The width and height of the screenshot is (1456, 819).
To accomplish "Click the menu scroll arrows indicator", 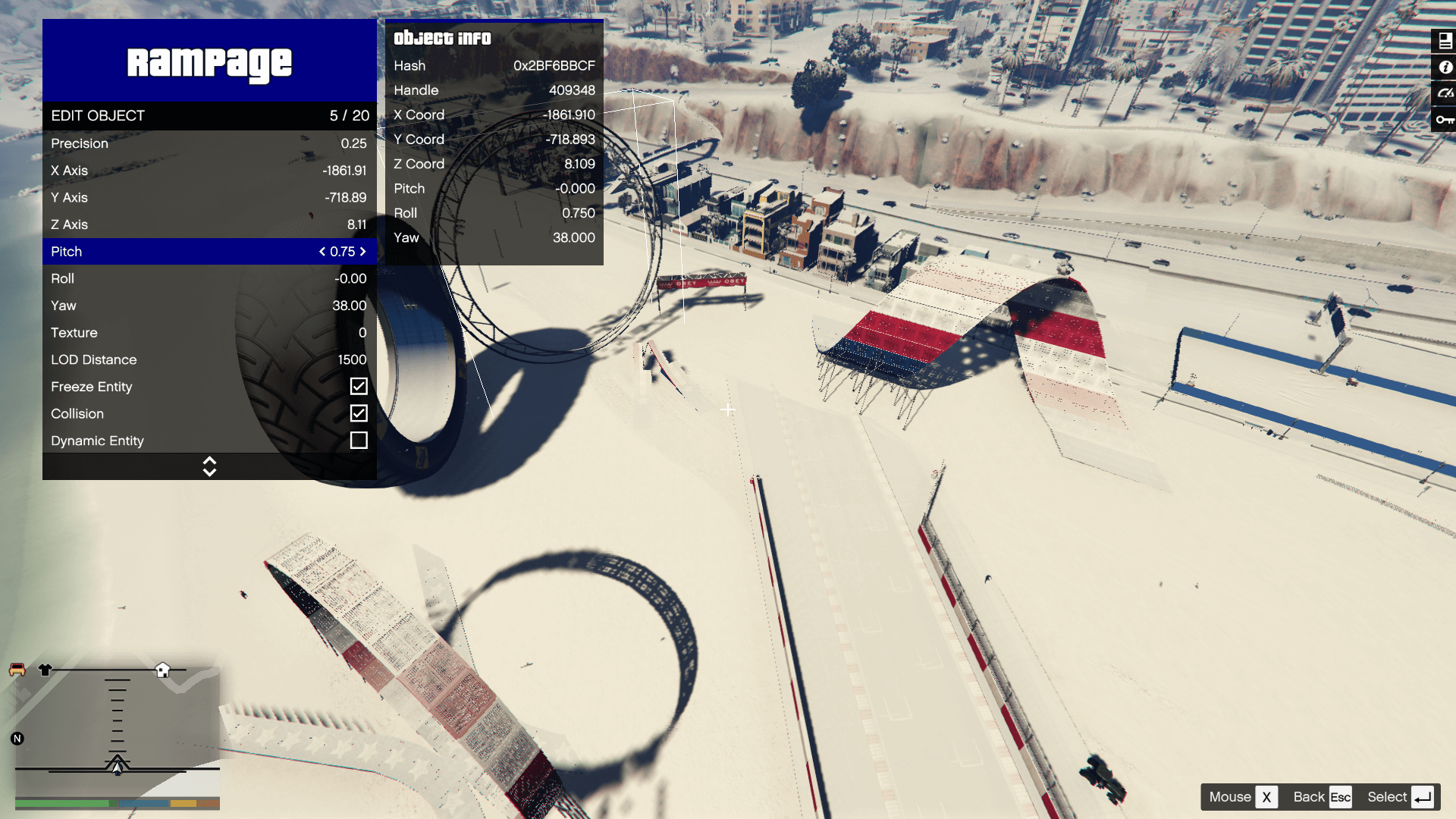I will (209, 466).
